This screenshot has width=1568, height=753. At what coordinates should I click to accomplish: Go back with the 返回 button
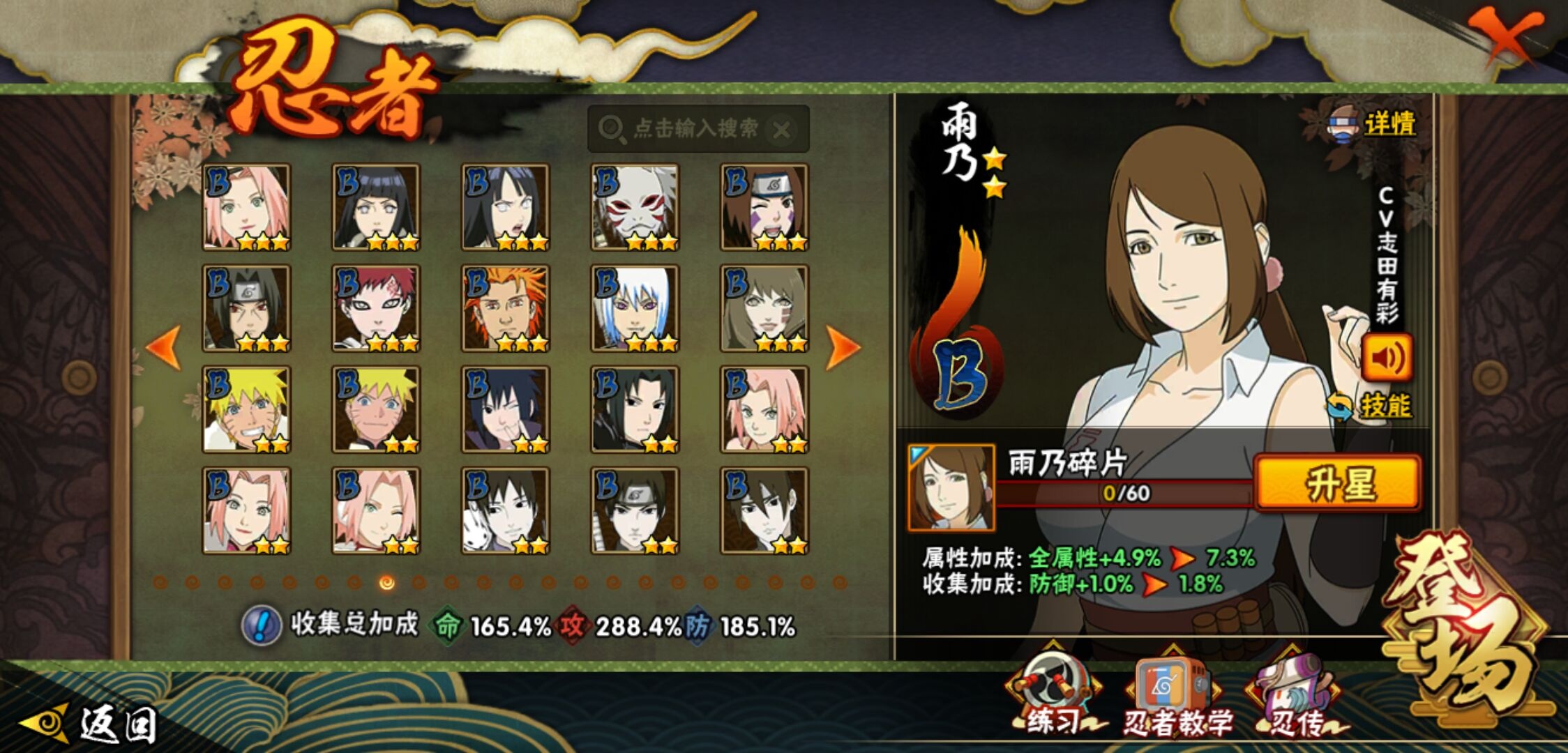click(x=91, y=724)
